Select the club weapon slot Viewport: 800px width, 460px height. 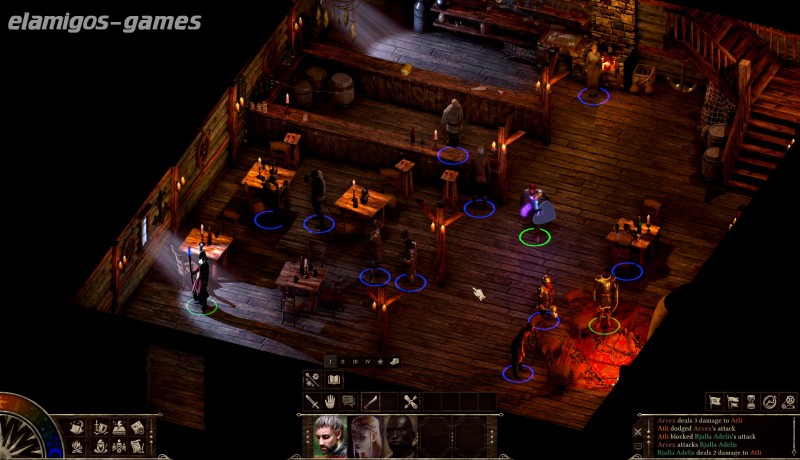click(x=371, y=401)
